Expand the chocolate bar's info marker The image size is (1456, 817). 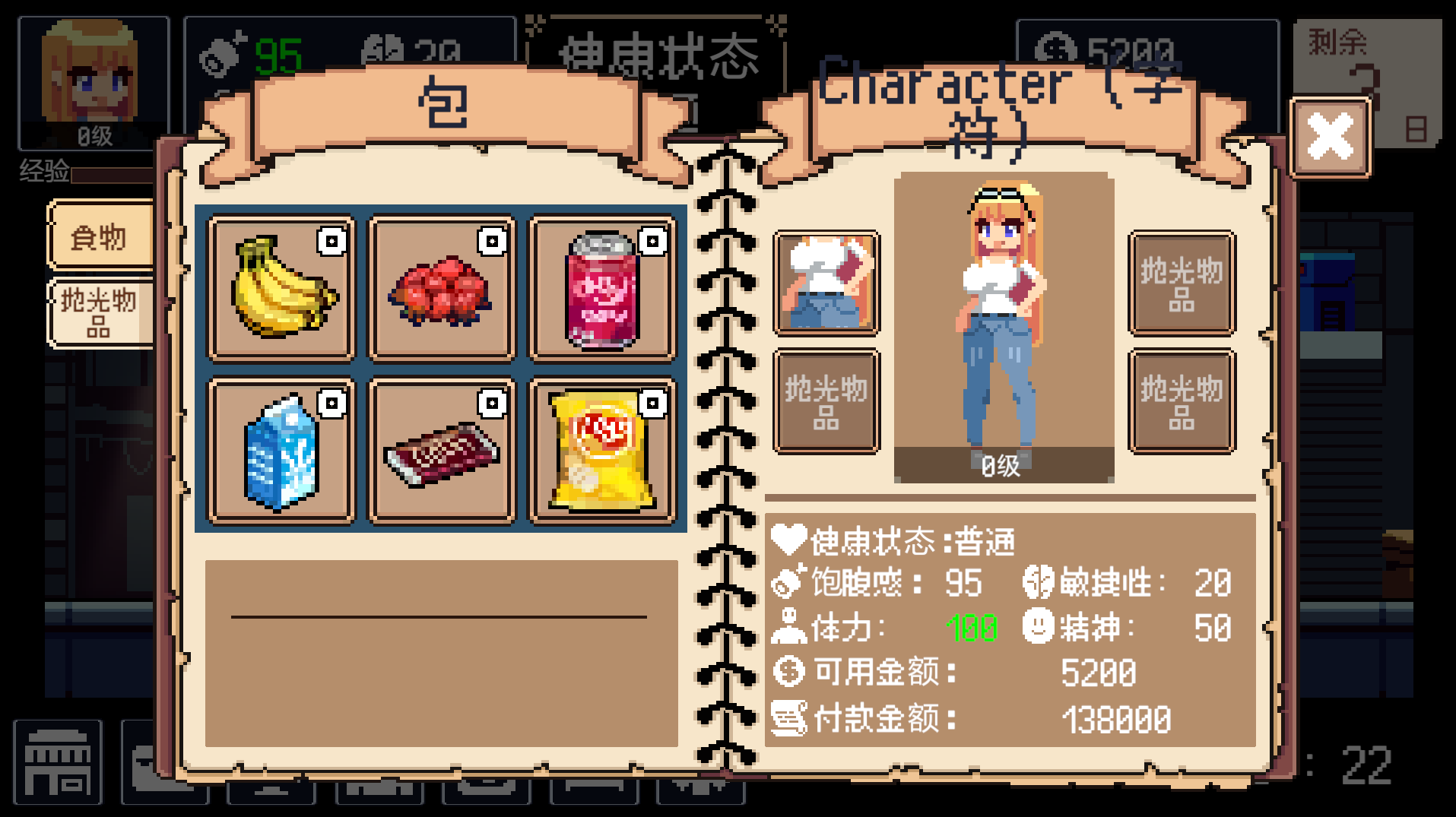(x=490, y=405)
